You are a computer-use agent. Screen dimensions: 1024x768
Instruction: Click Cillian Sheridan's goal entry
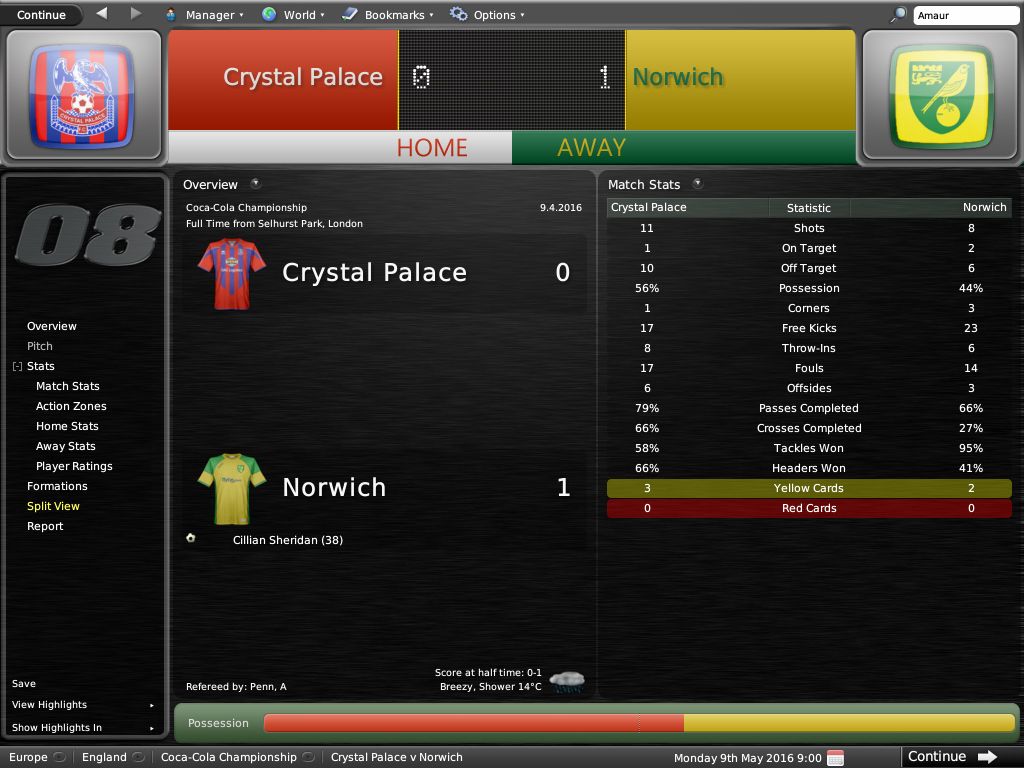tap(288, 540)
